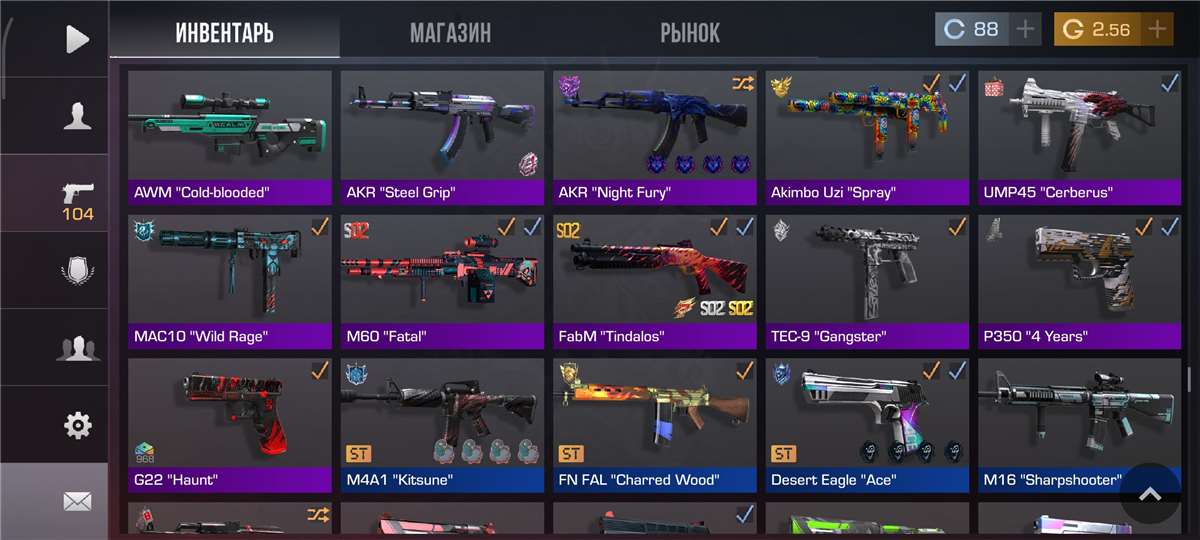Open the mail envelope icon

(77, 502)
